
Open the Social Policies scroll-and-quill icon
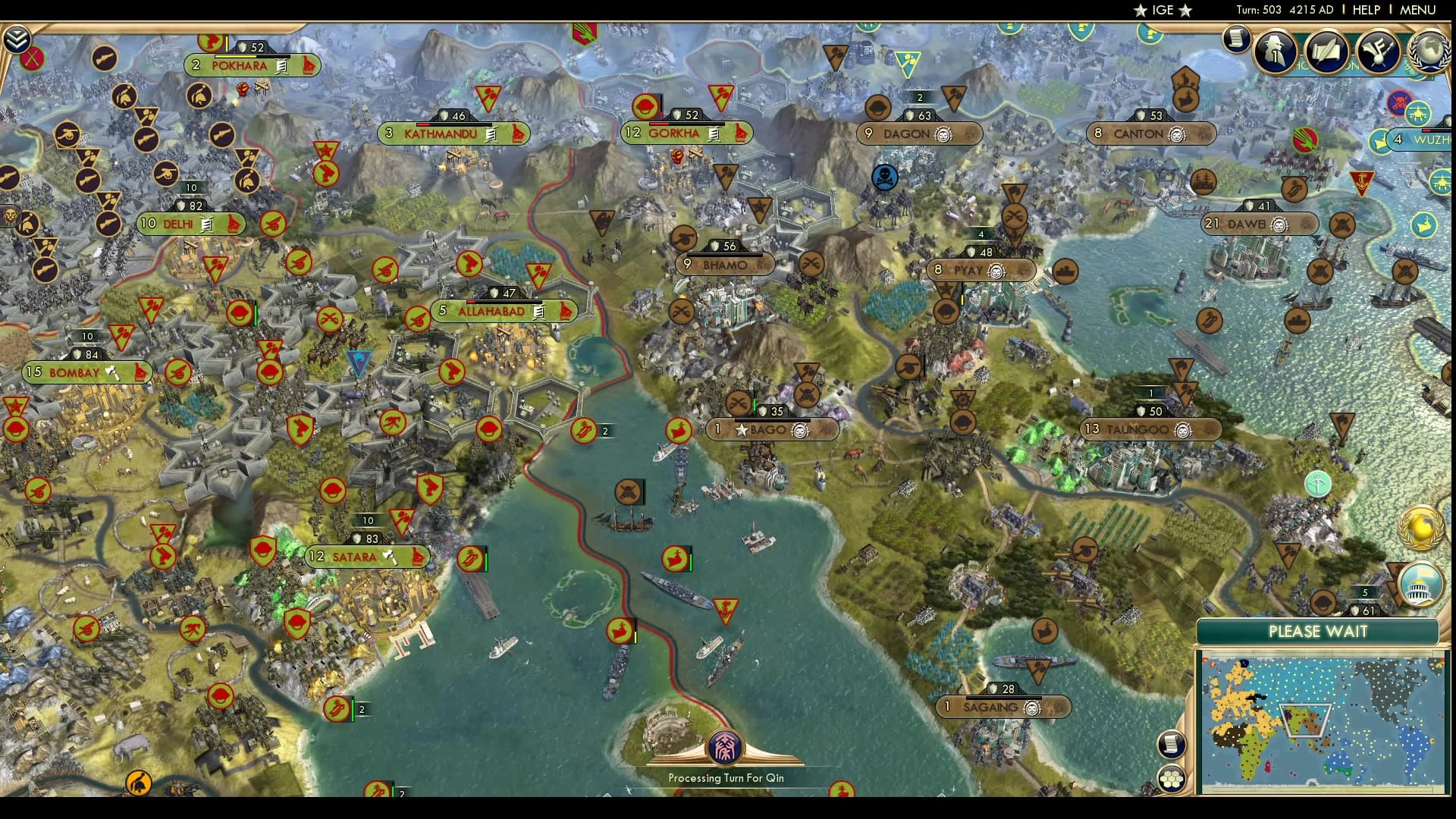click(x=1326, y=52)
